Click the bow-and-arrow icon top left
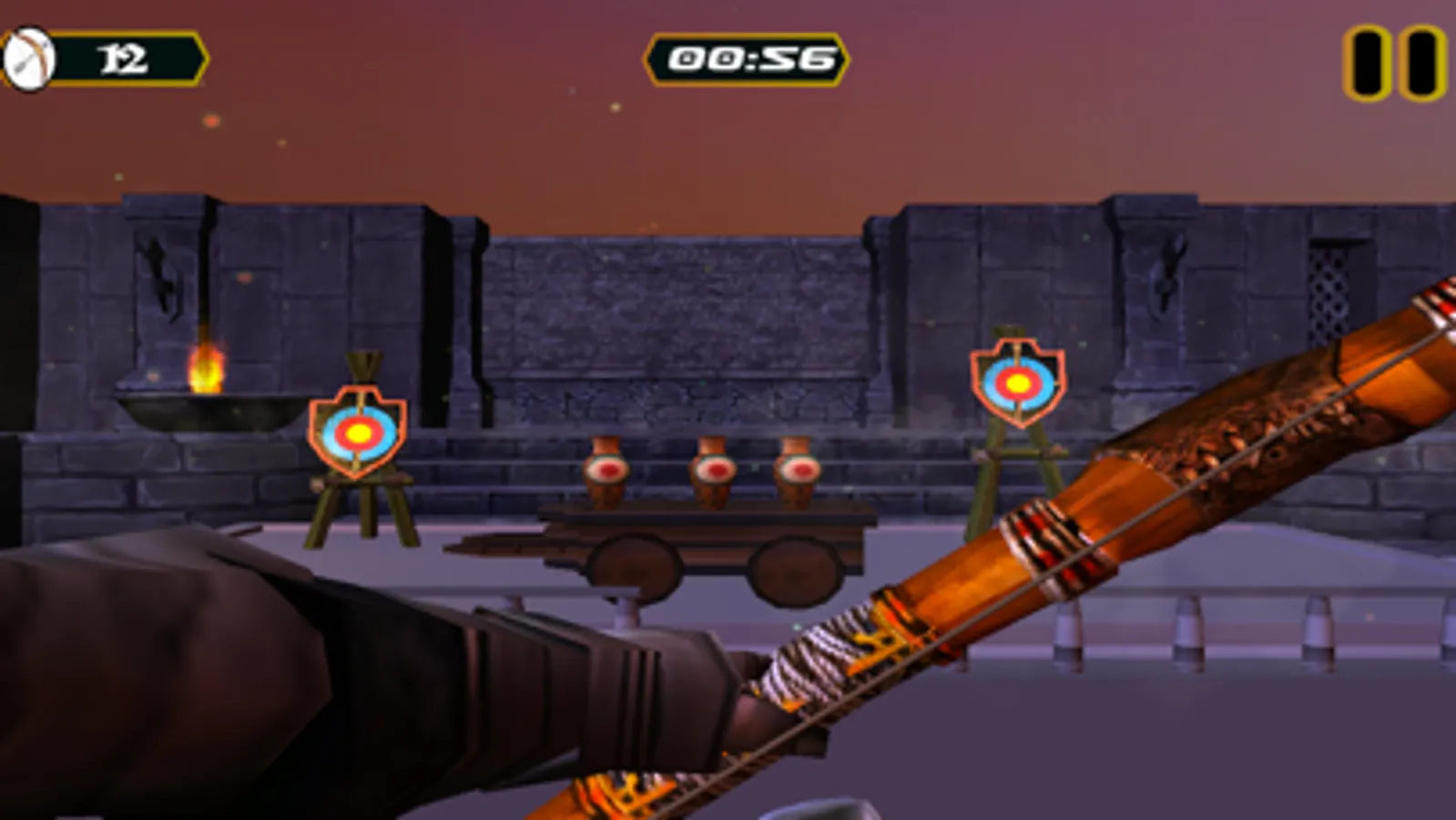1456x820 pixels. click(x=31, y=58)
